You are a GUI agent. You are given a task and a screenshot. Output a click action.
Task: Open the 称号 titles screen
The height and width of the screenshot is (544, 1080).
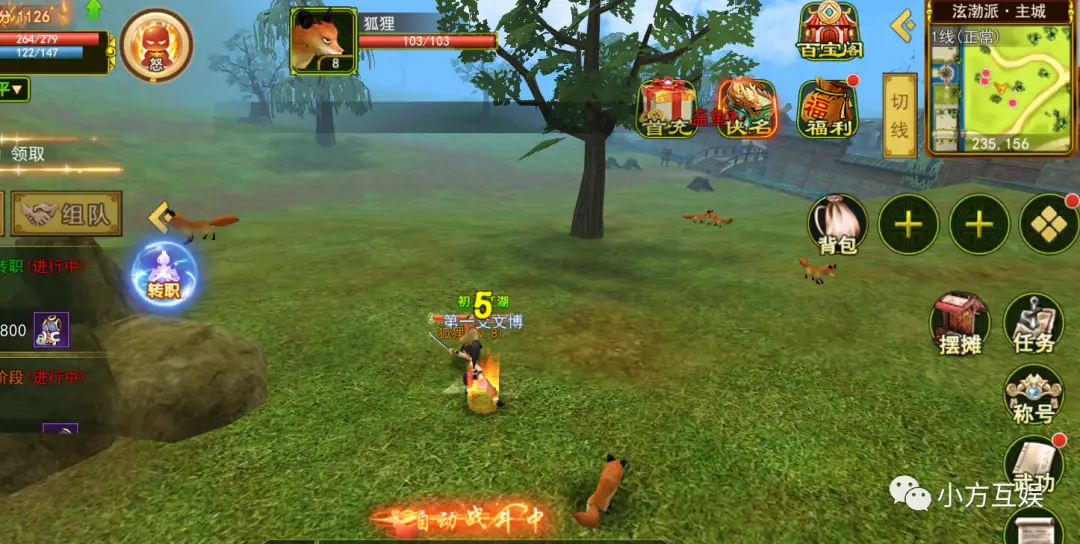click(x=1033, y=394)
